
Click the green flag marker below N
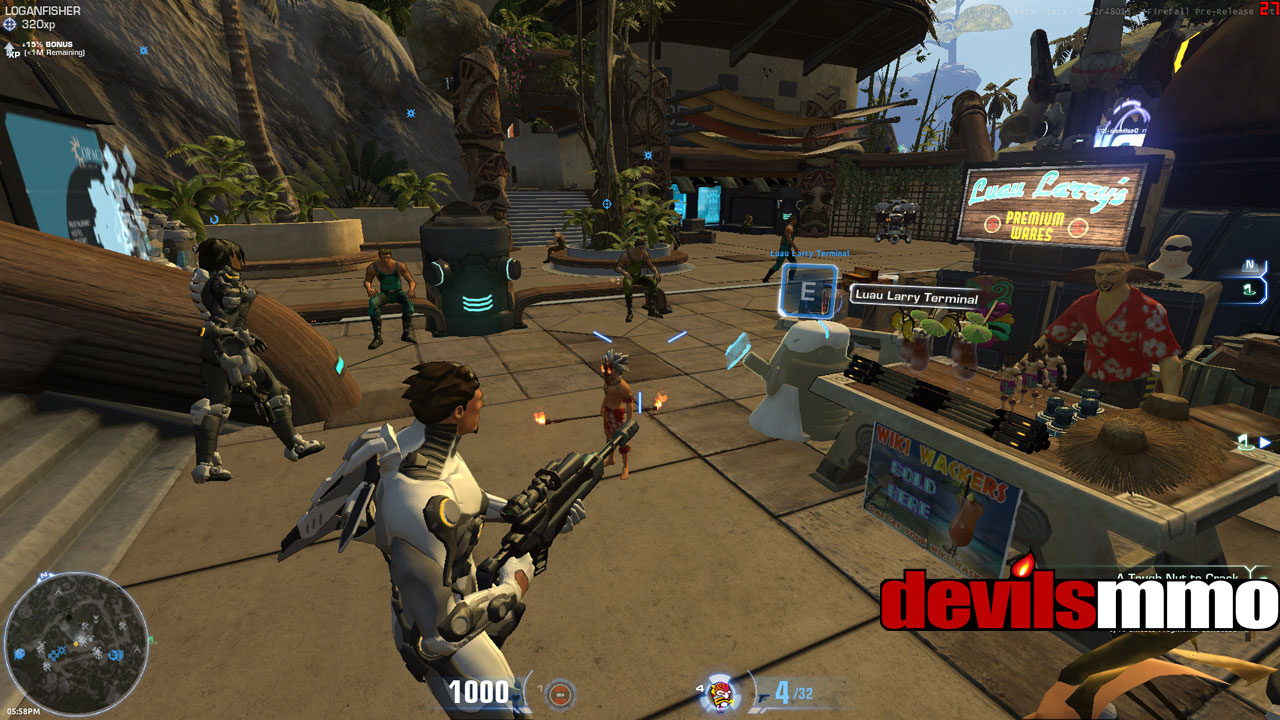pos(1248,289)
